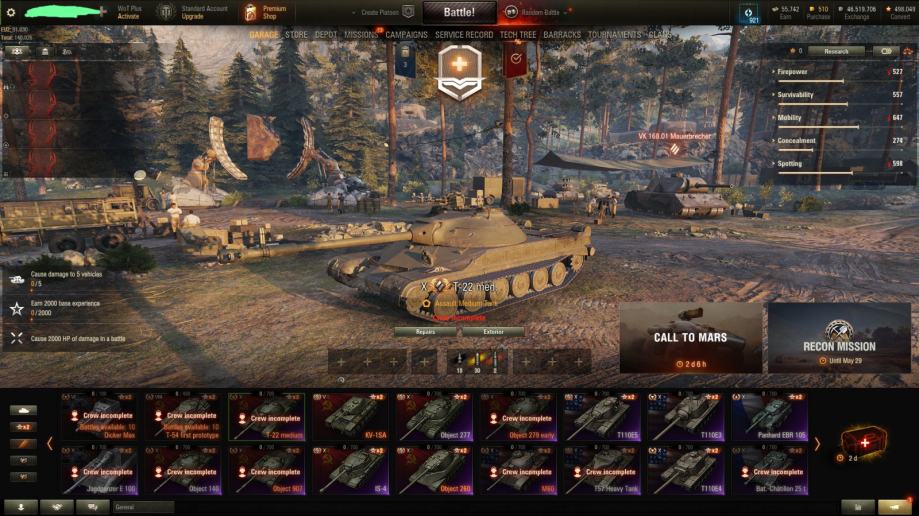Switch to the Barracks tab
The image size is (919, 516).
pos(562,35)
